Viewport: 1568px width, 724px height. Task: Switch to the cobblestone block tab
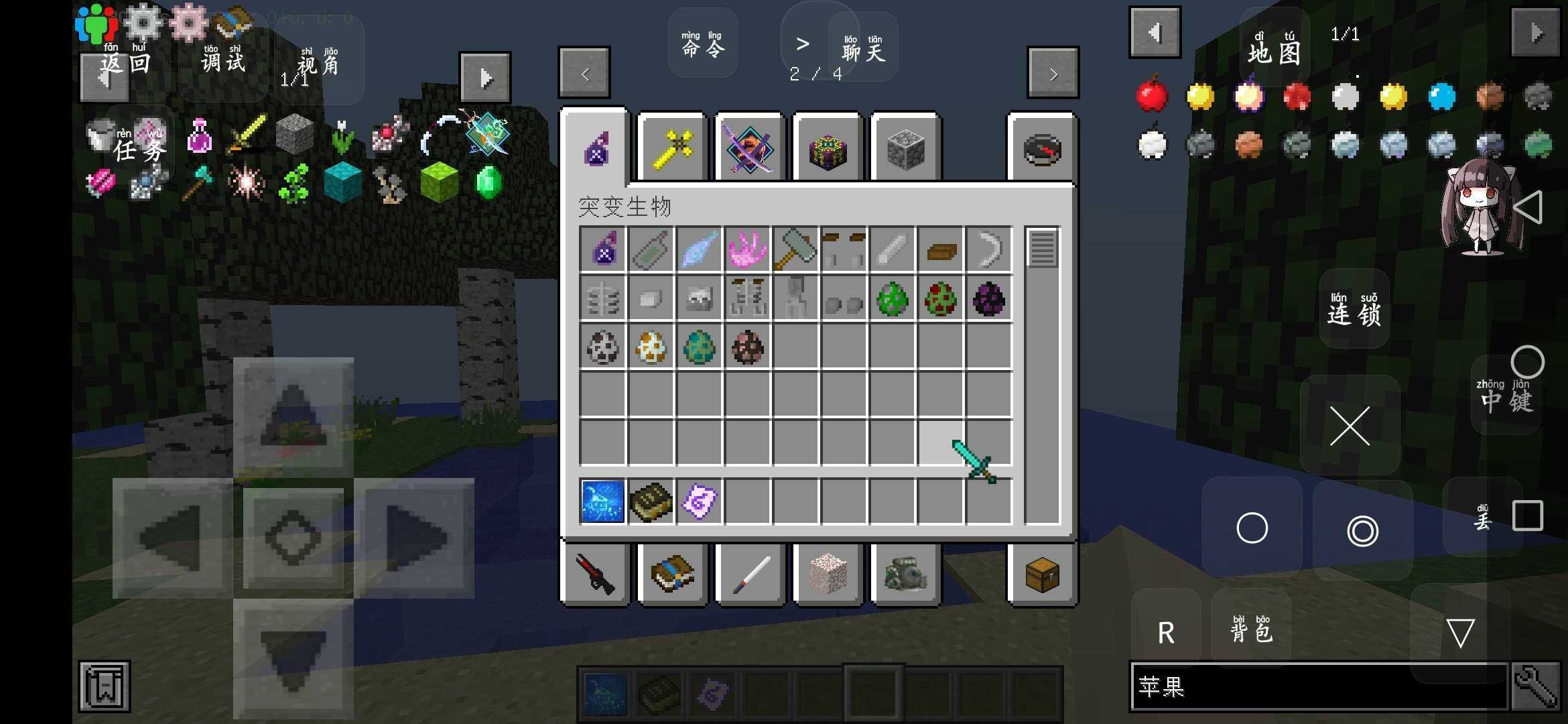tap(905, 148)
